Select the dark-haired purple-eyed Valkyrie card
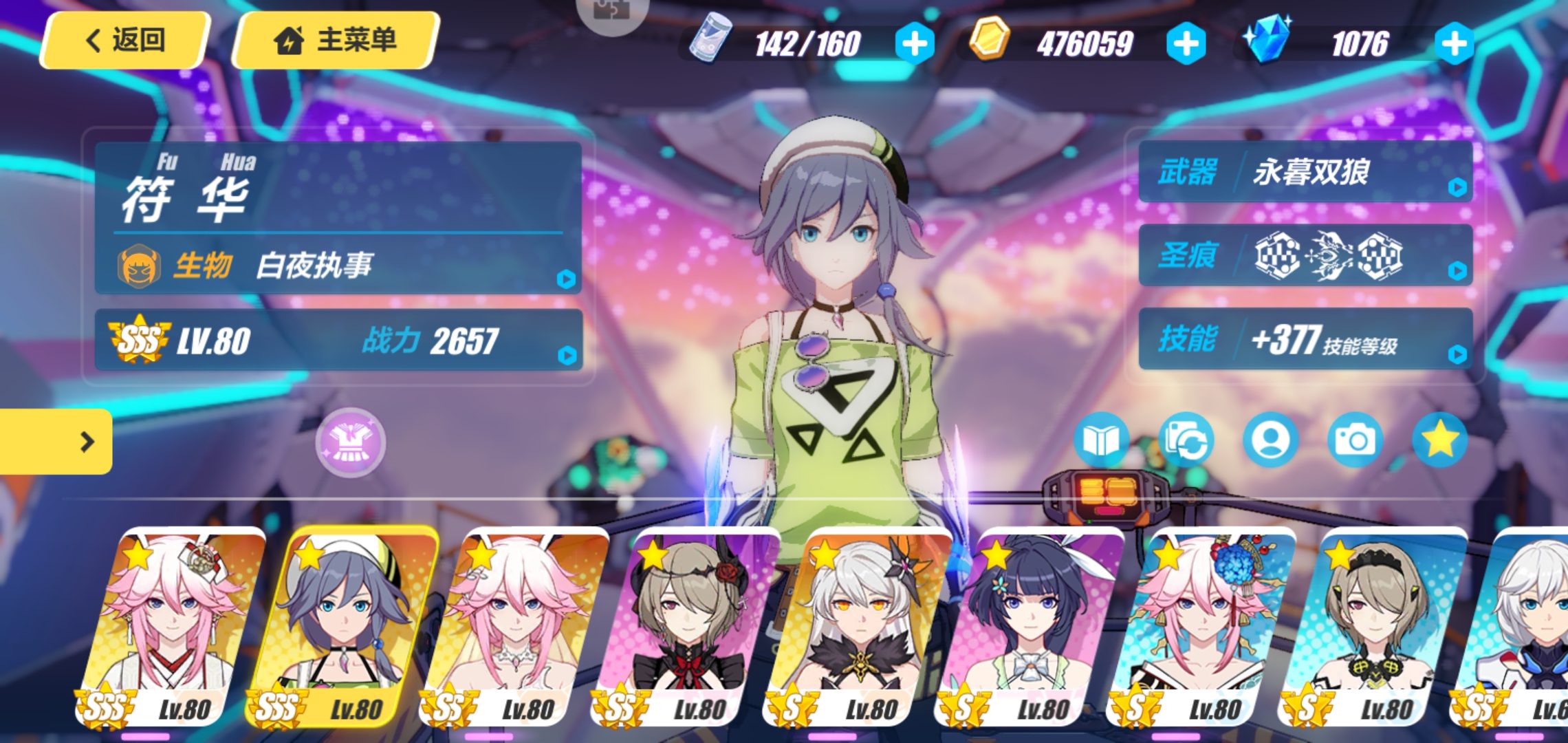1568x743 pixels. 1032,626
